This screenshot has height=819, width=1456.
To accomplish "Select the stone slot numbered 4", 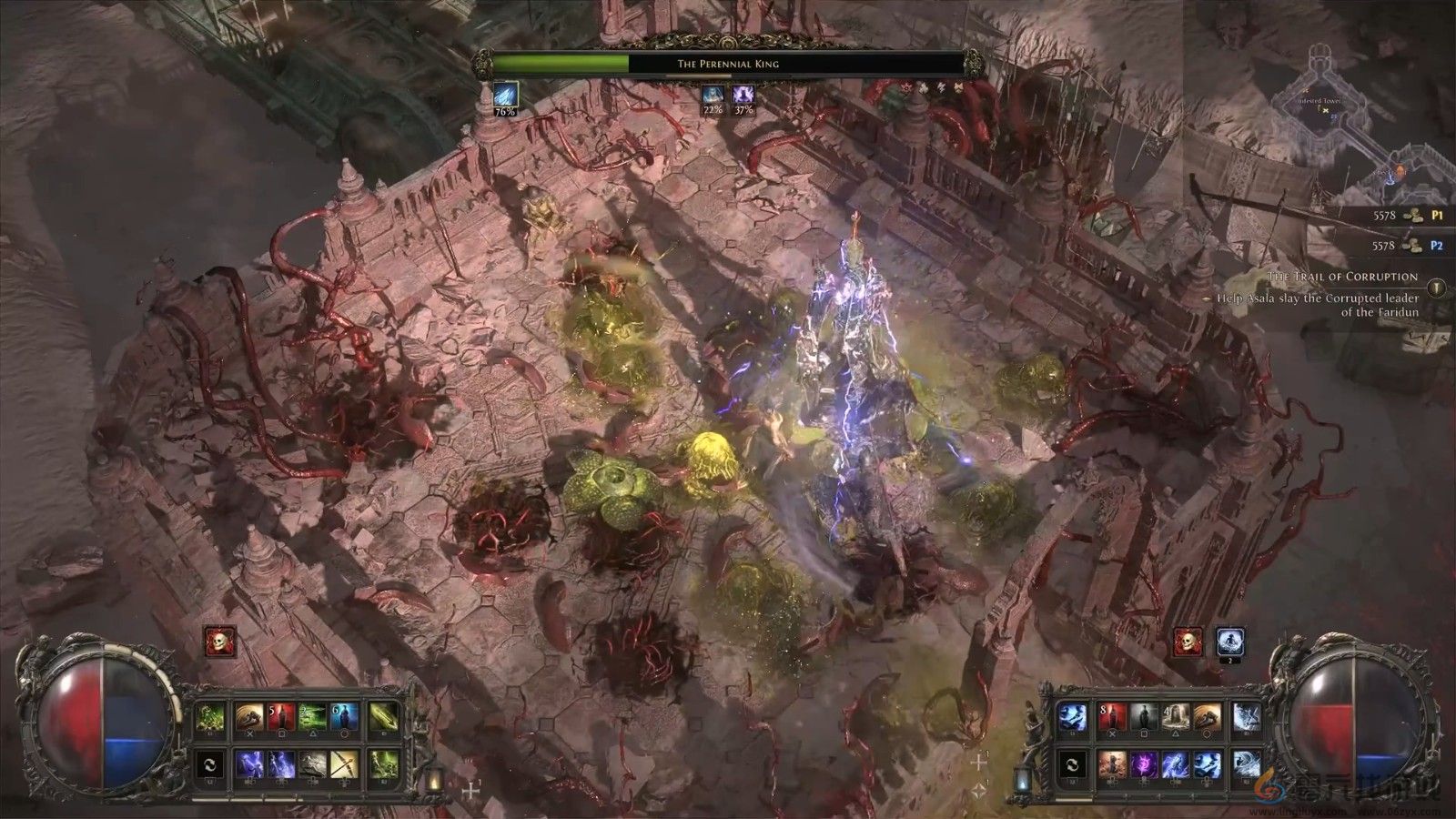I will 1176,718.
